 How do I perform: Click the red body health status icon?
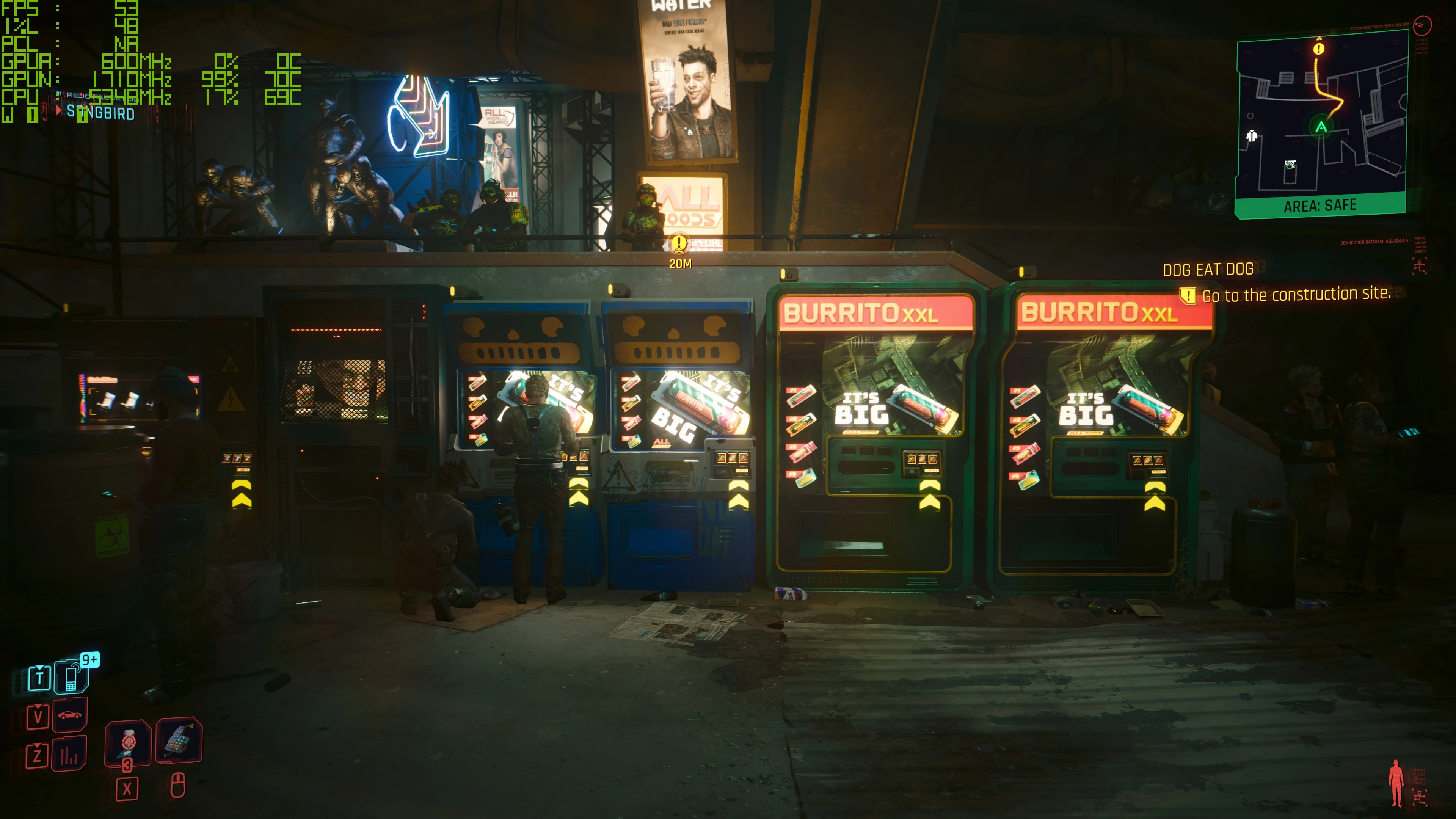pos(1396,782)
